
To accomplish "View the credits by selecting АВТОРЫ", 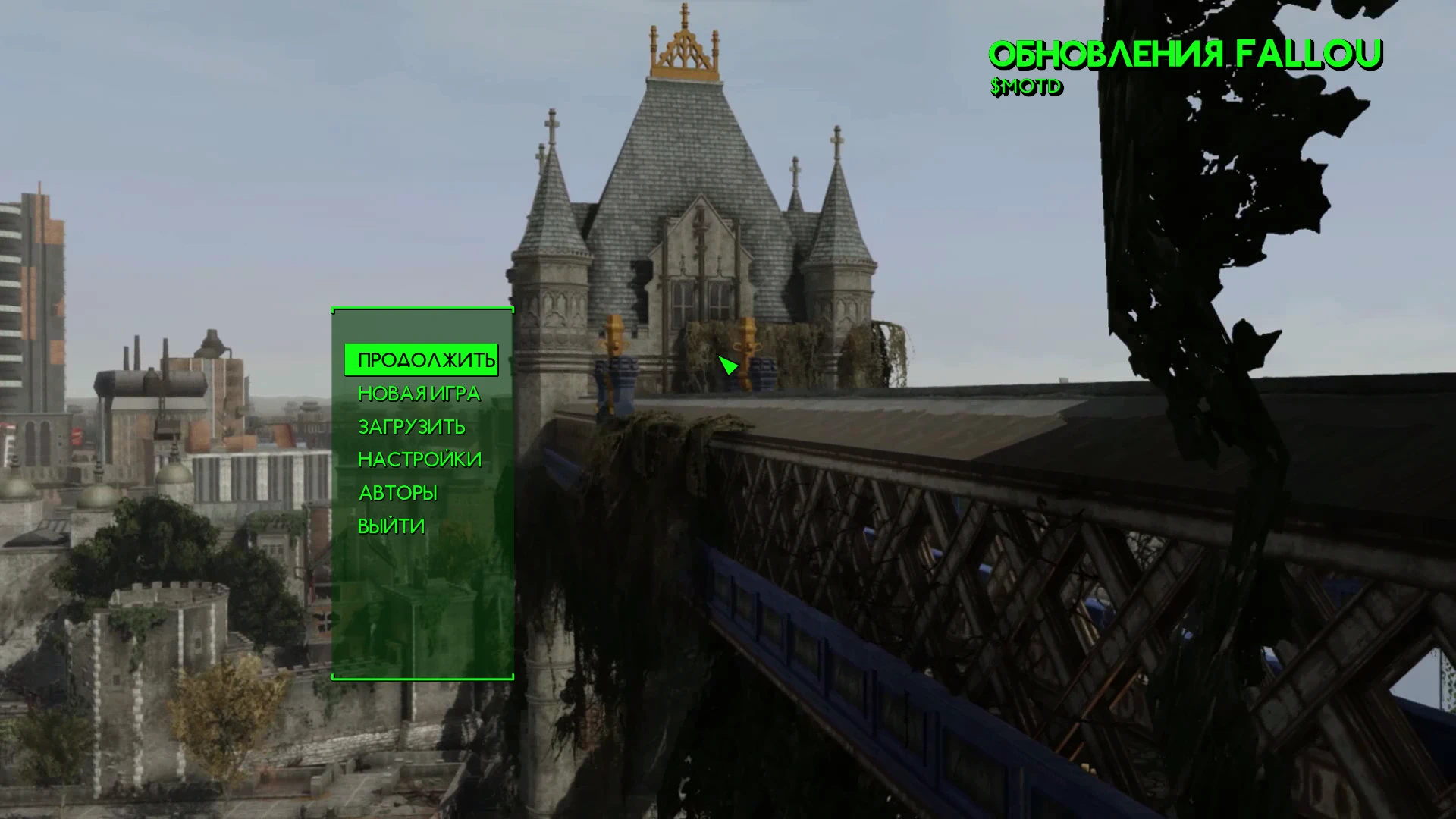I will [397, 492].
